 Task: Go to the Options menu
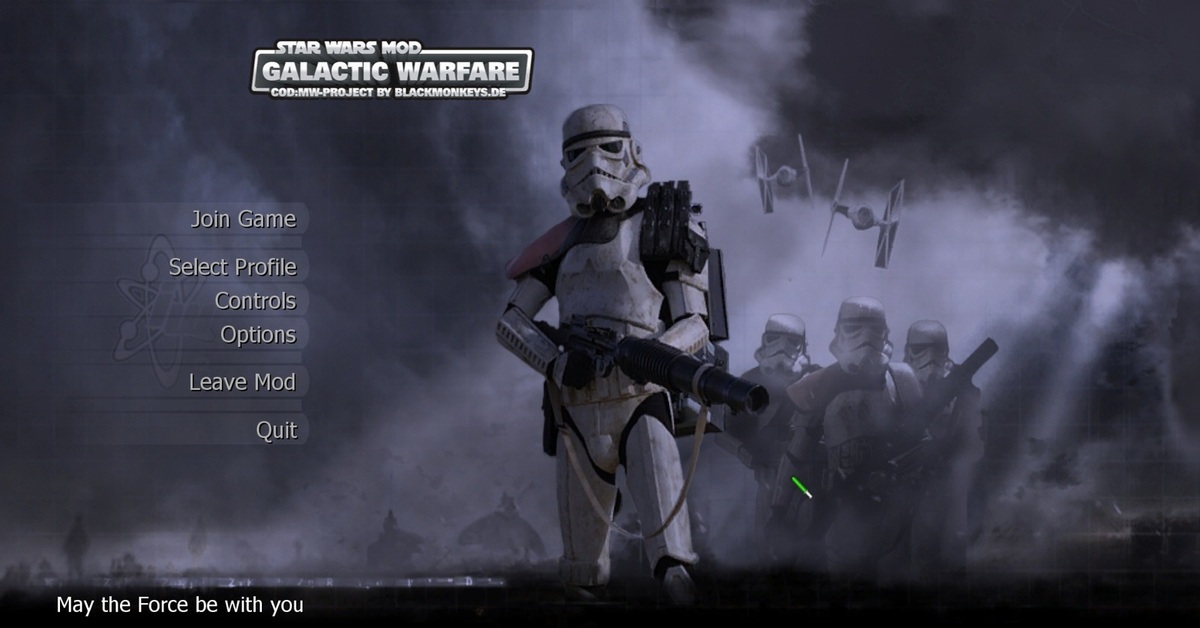[x=258, y=335]
